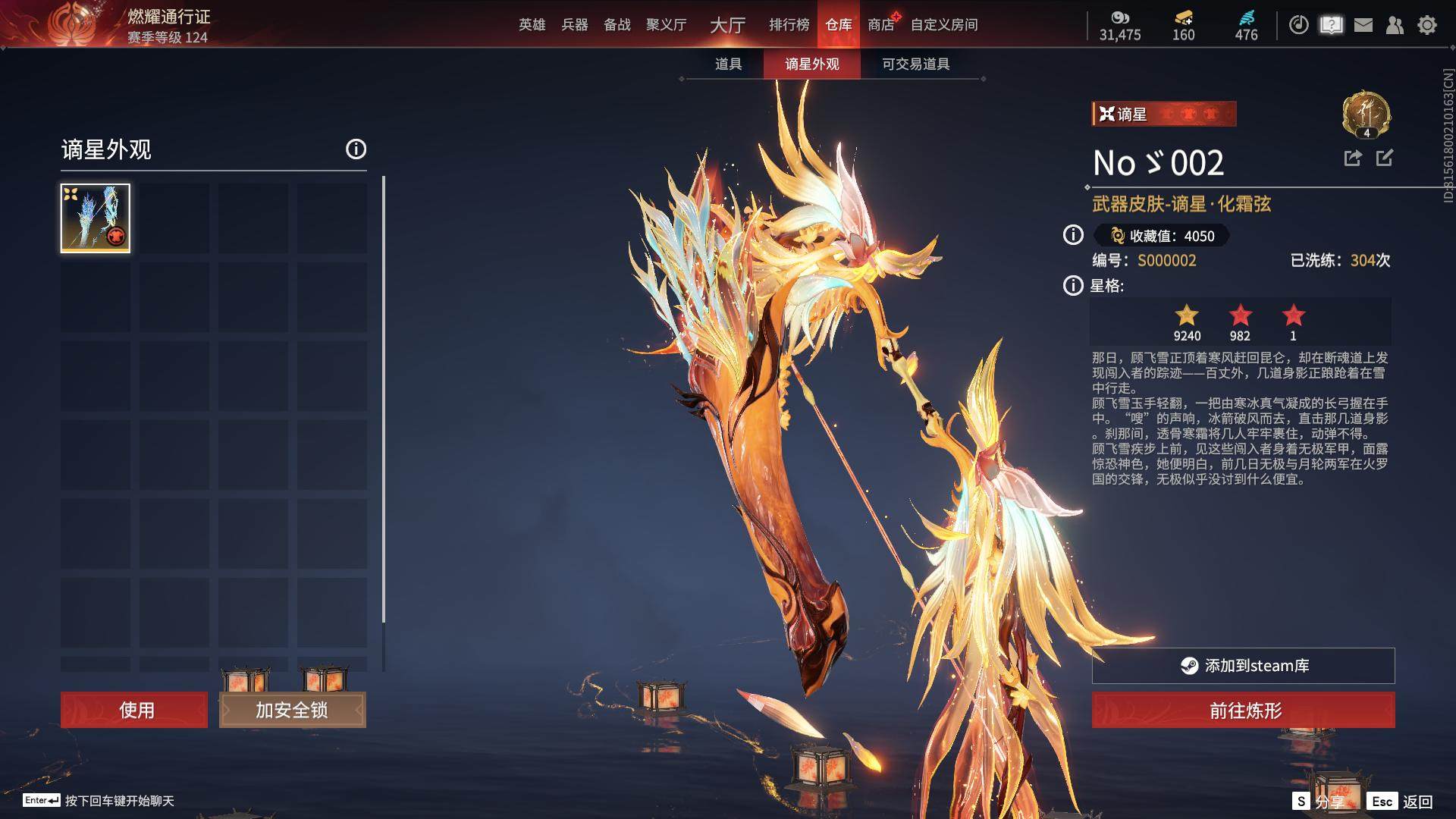Go to 前往炼形 refinement
The height and width of the screenshot is (819, 1456).
1243,710
